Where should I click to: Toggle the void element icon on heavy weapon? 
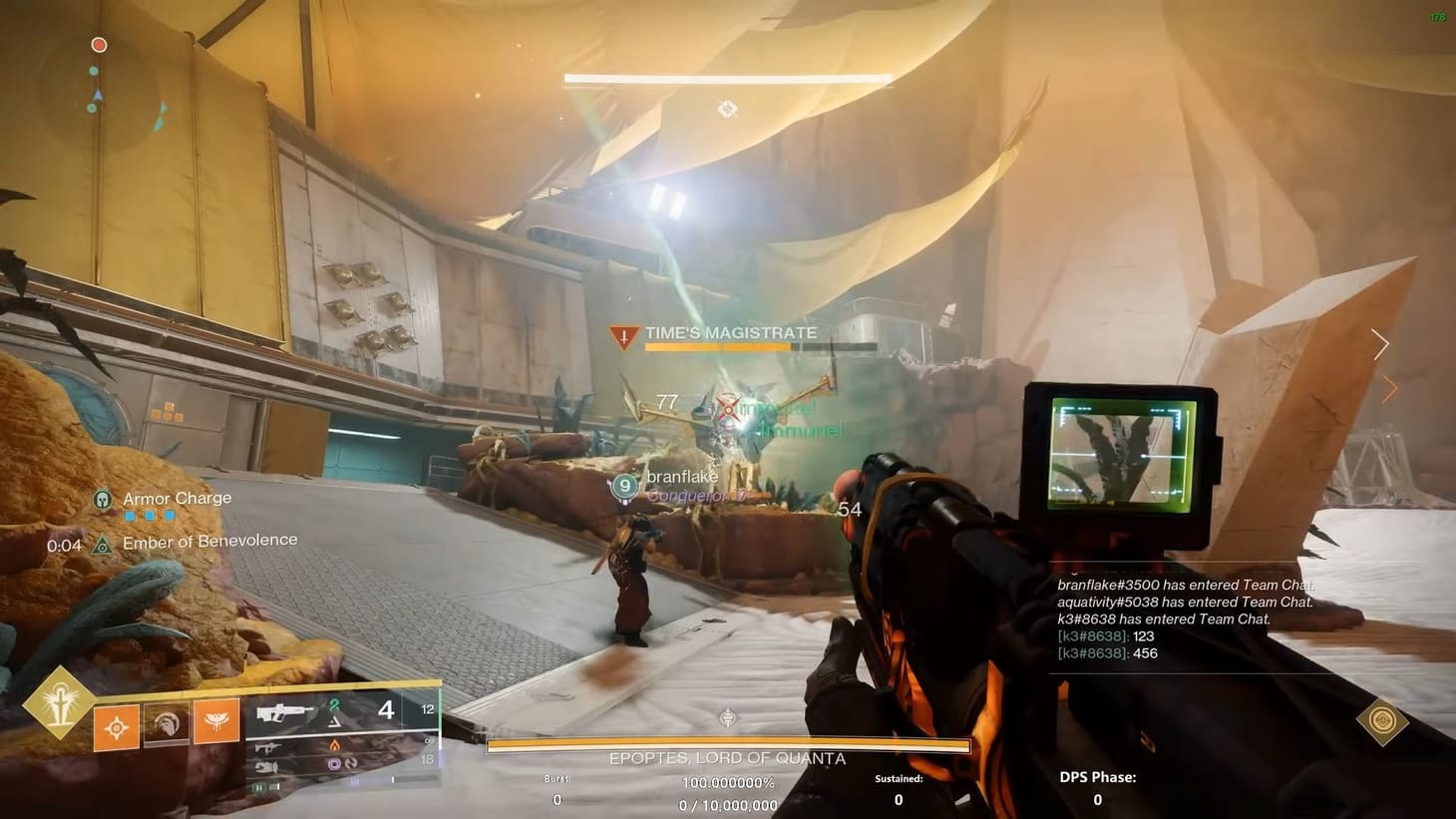point(334,763)
